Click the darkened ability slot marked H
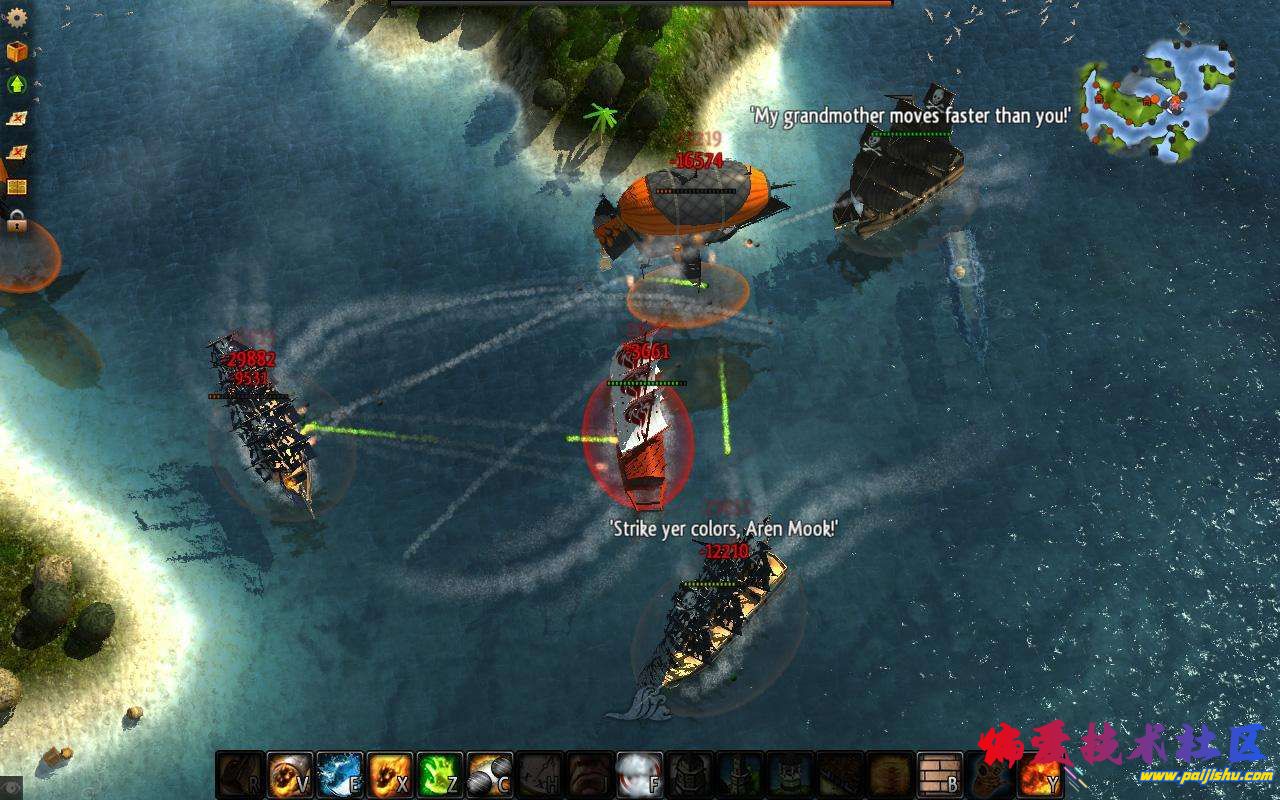1280x800 pixels. (539, 775)
